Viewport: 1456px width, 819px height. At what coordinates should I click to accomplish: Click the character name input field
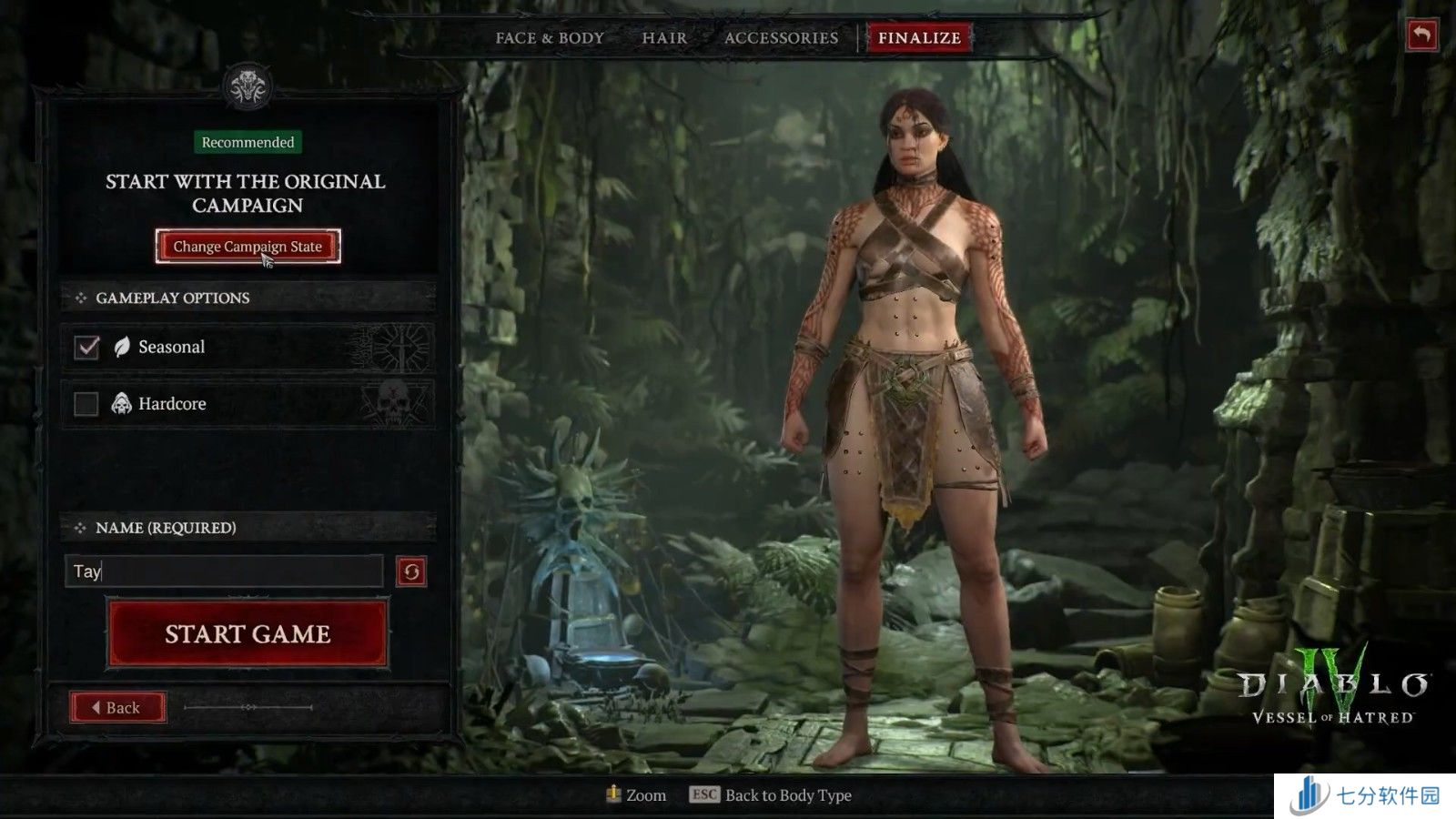click(x=224, y=571)
